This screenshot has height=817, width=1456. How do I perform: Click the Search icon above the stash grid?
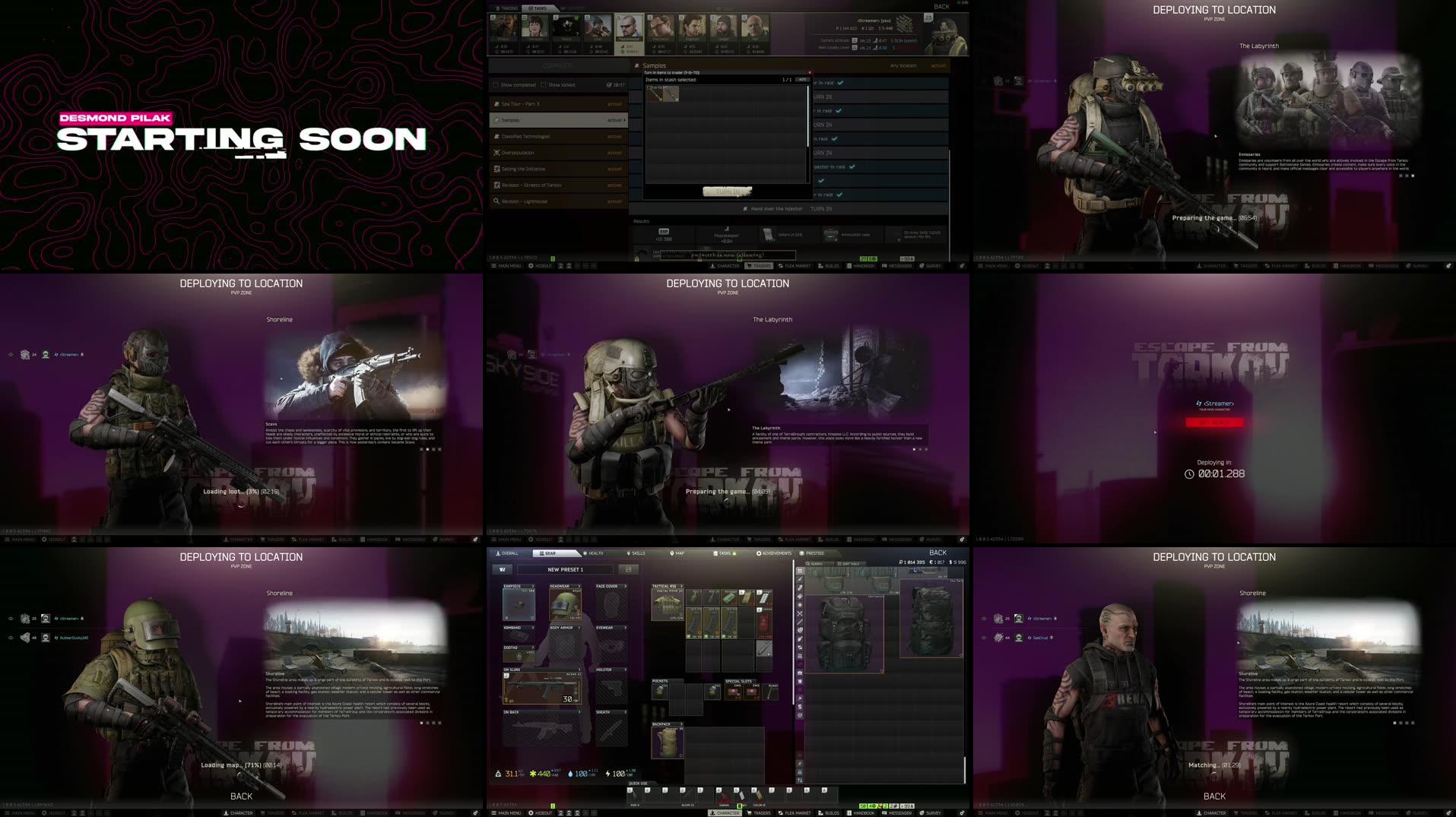point(808,562)
